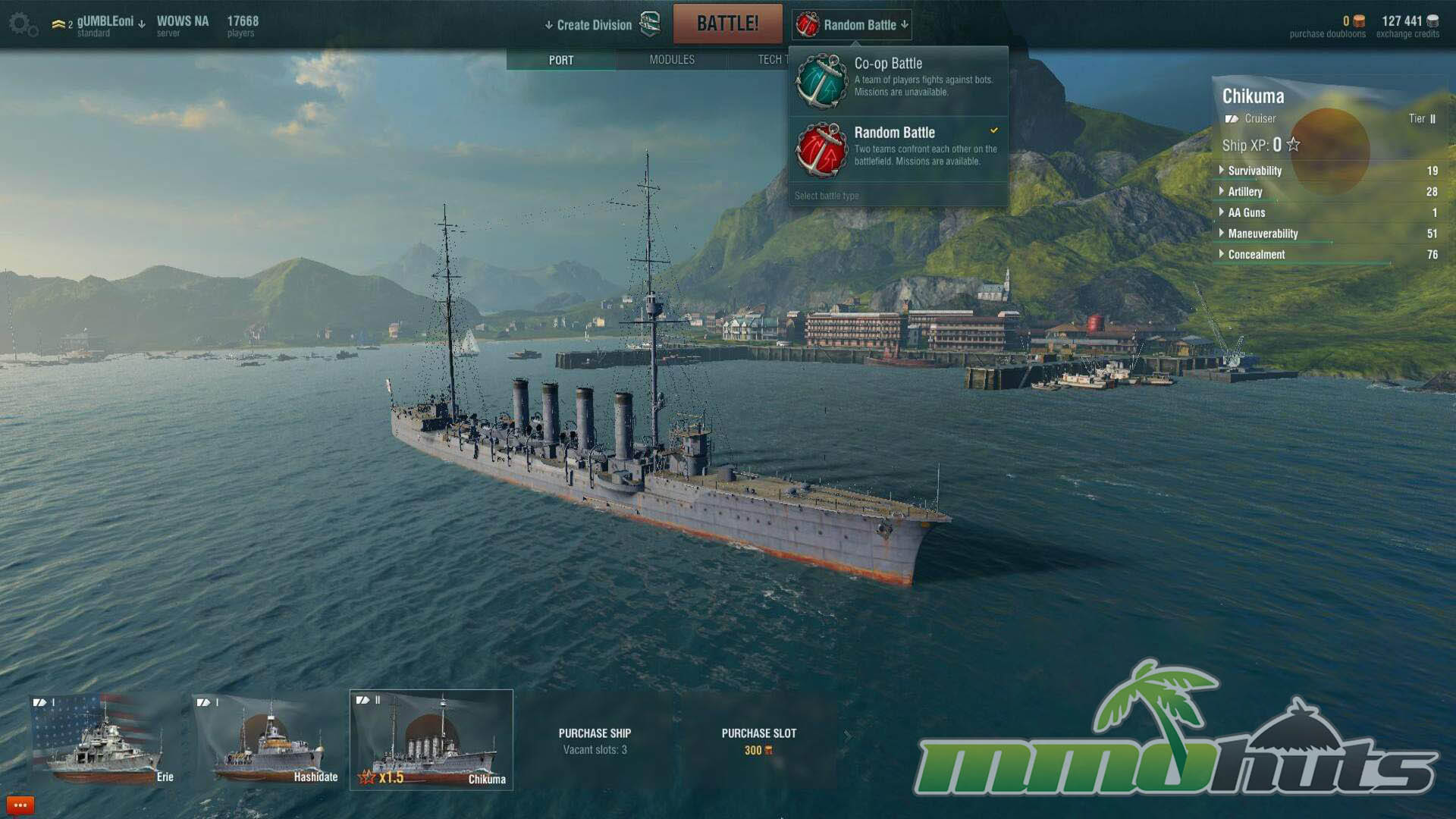The height and width of the screenshot is (819, 1456).
Task: Expand the Maneuverability stat
Action: point(1263,234)
